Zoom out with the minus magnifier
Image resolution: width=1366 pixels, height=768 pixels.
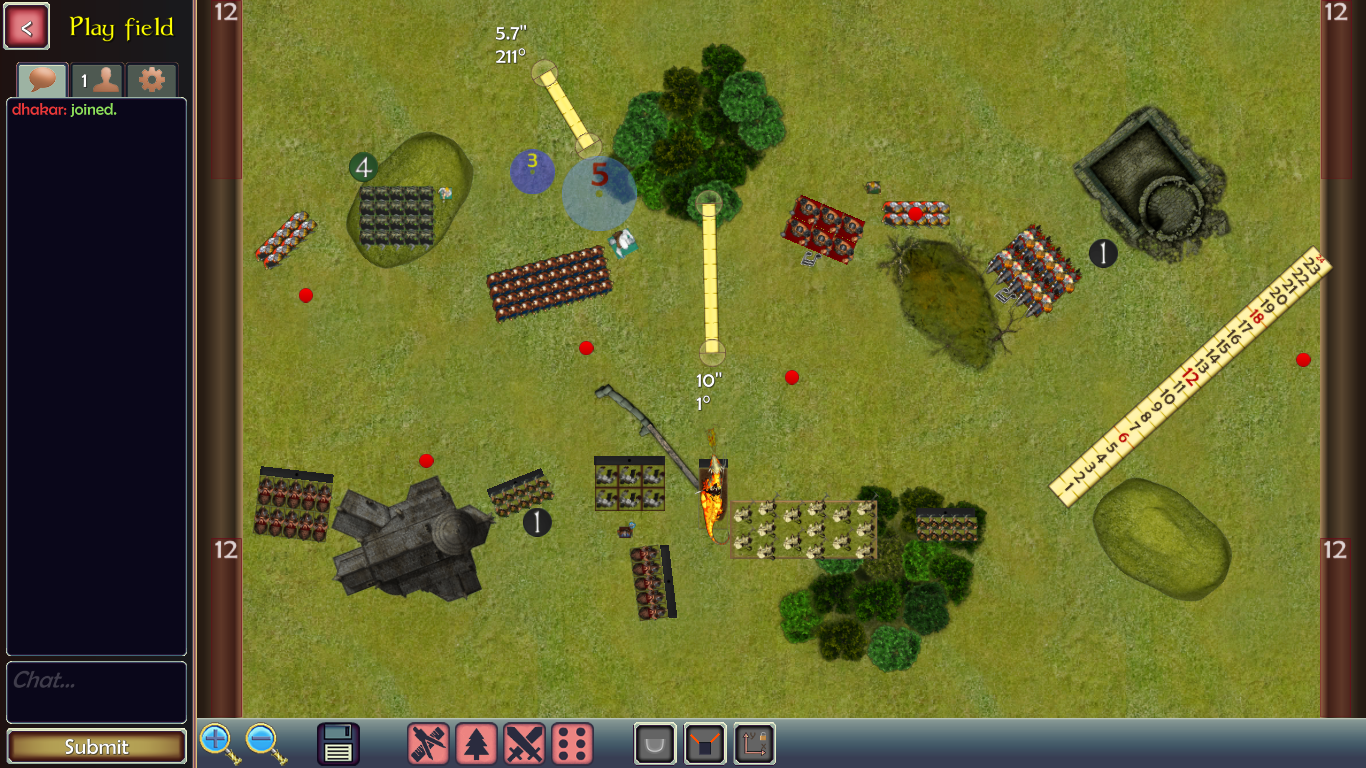[x=263, y=744]
